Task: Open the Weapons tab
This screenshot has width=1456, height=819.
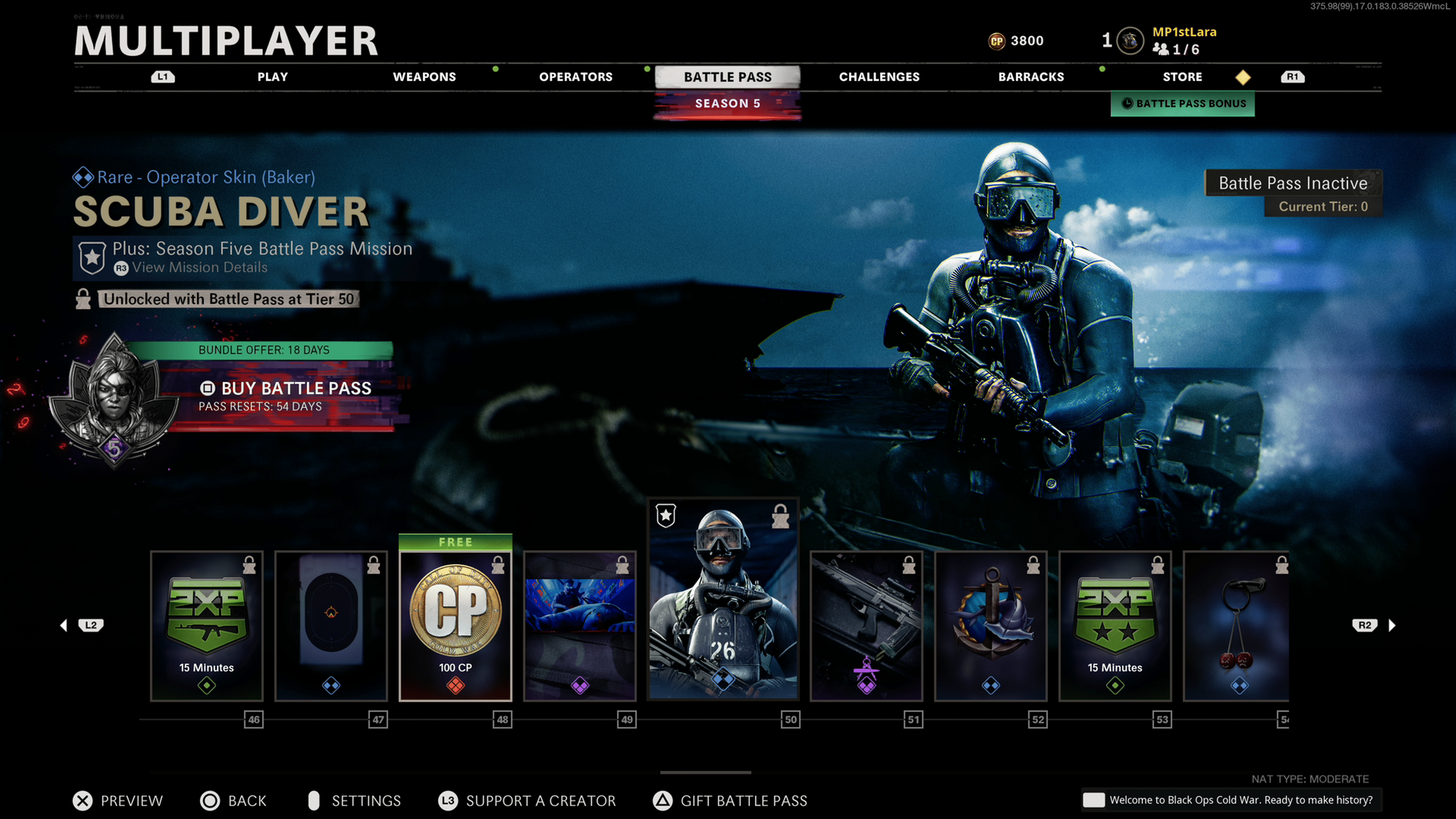Action: point(424,77)
